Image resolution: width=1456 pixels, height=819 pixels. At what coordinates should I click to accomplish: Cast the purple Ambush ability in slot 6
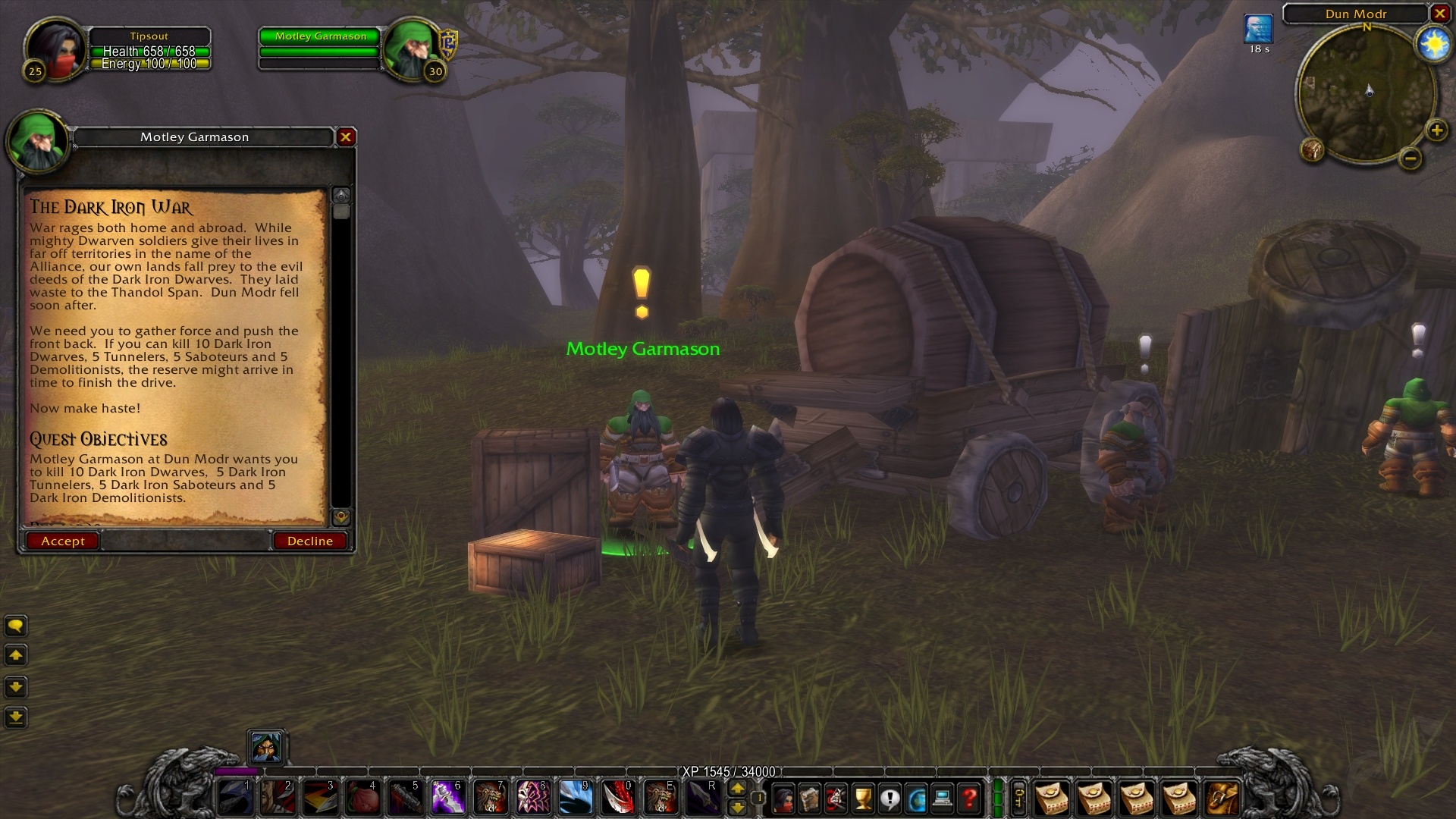pyautogui.click(x=447, y=797)
